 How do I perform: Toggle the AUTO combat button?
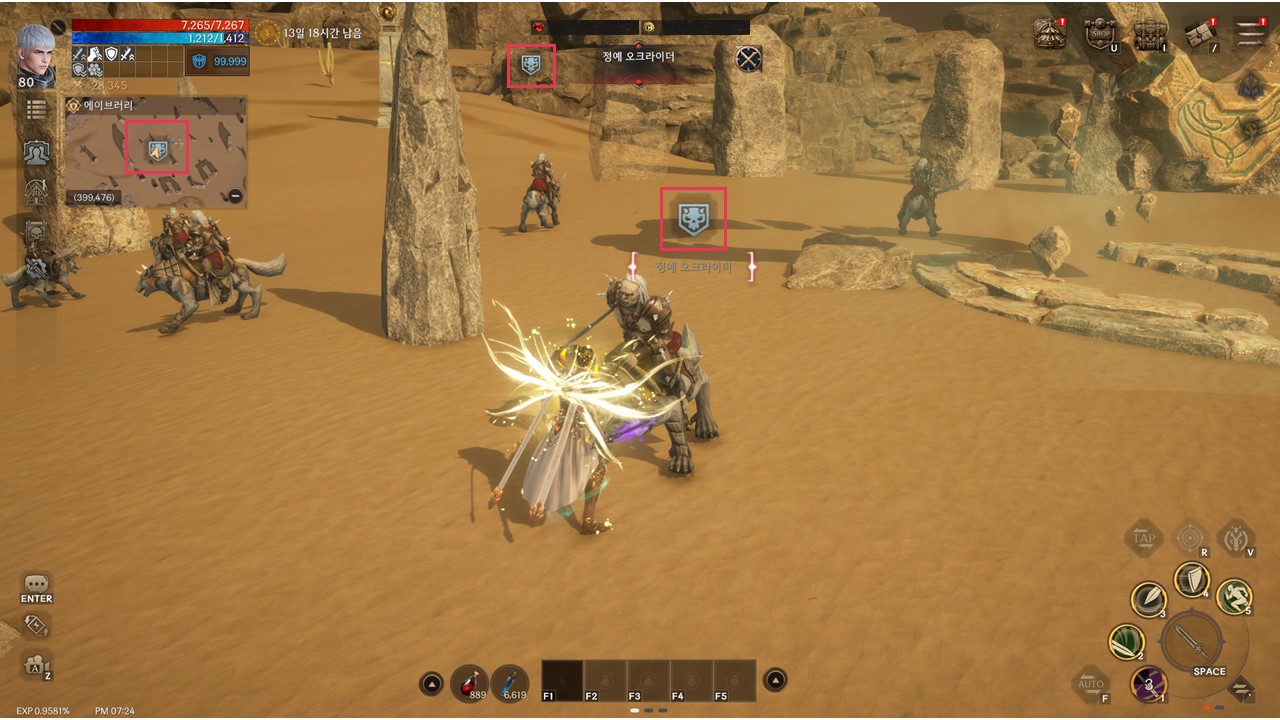[1090, 684]
